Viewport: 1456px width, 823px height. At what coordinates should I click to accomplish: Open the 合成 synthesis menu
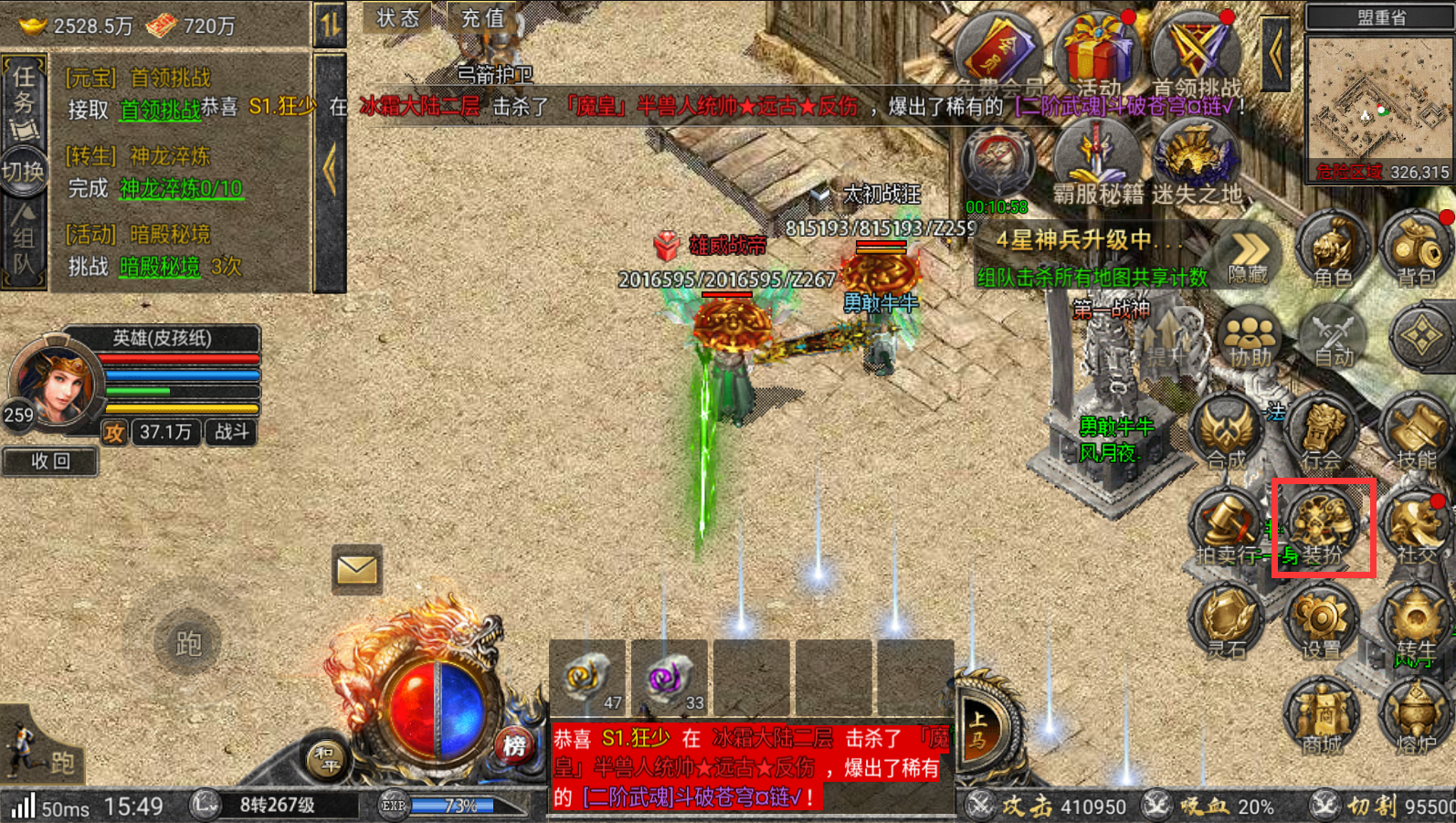(1226, 434)
